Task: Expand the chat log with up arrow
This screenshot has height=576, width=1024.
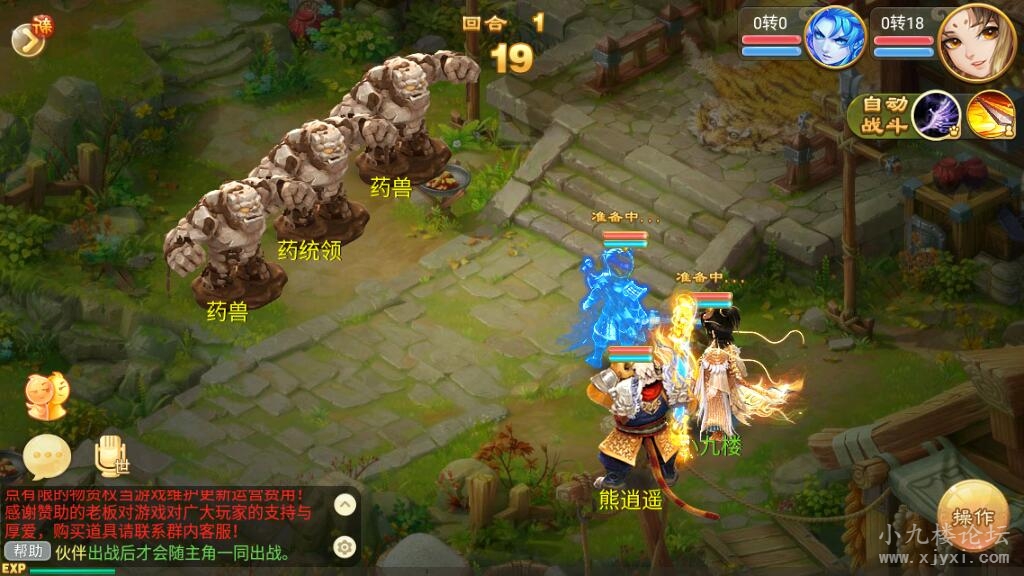Action: point(344,505)
